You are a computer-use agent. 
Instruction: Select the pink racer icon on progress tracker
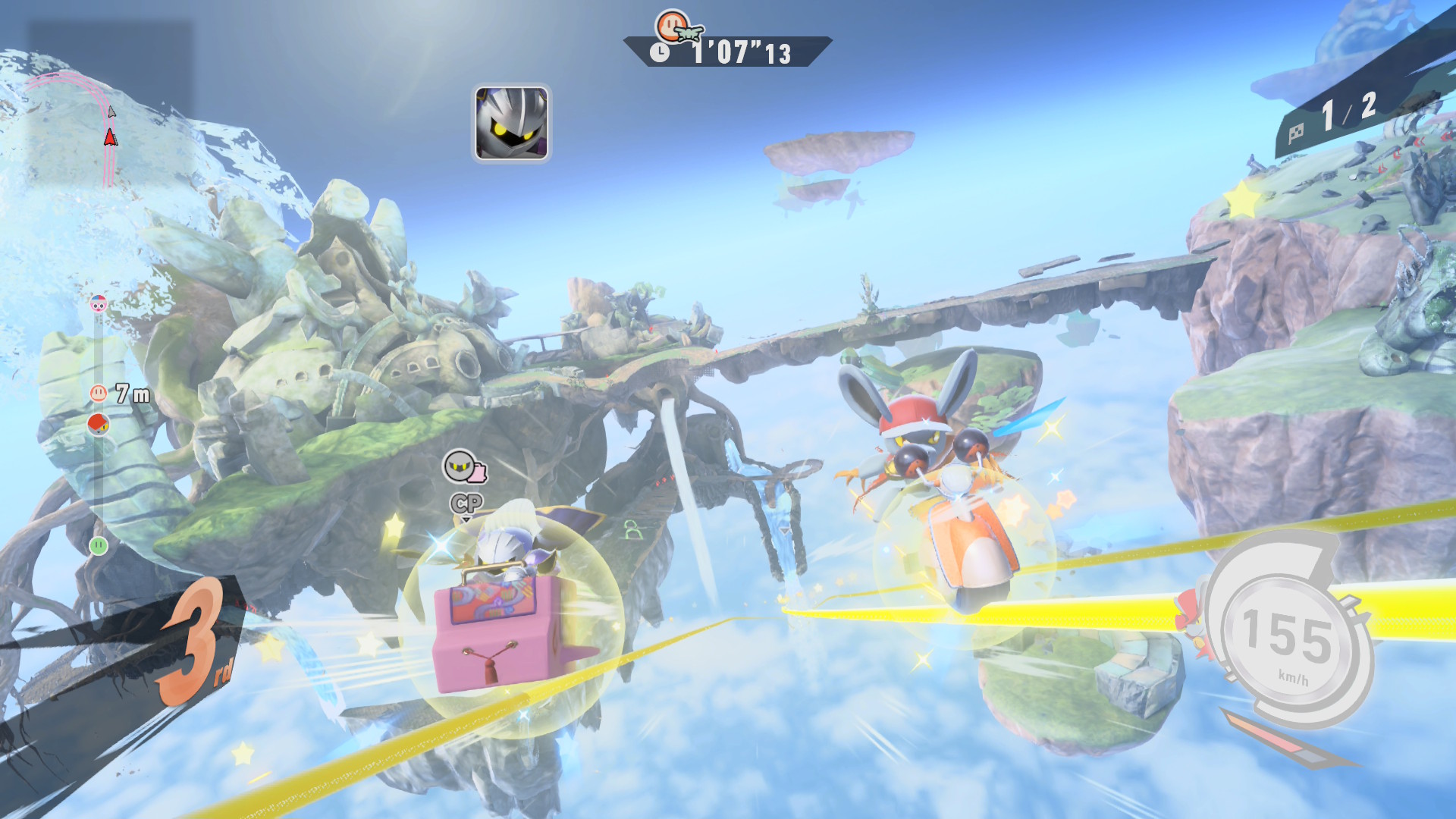(x=99, y=305)
